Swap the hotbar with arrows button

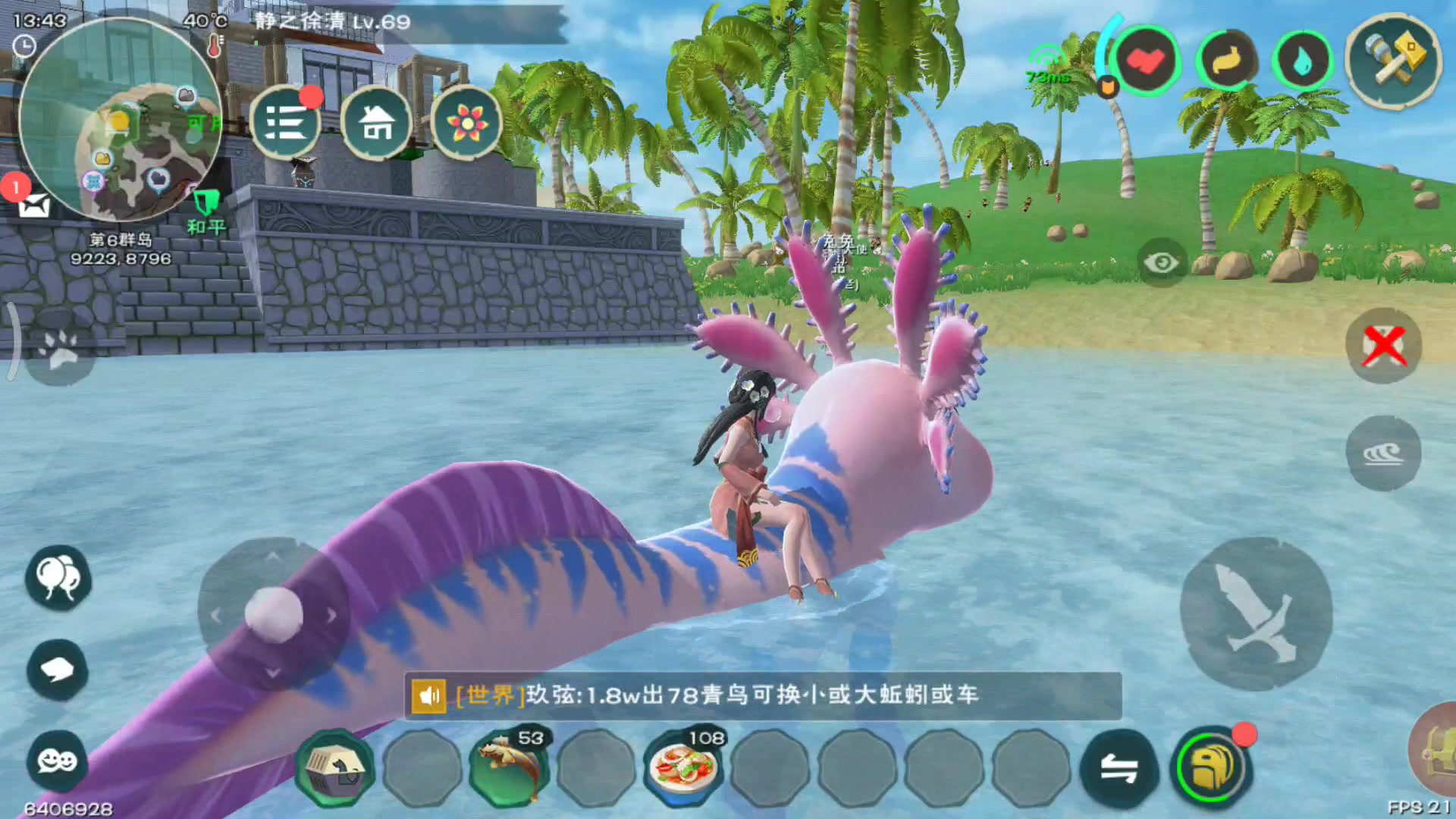pyautogui.click(x=1119, y=769)
